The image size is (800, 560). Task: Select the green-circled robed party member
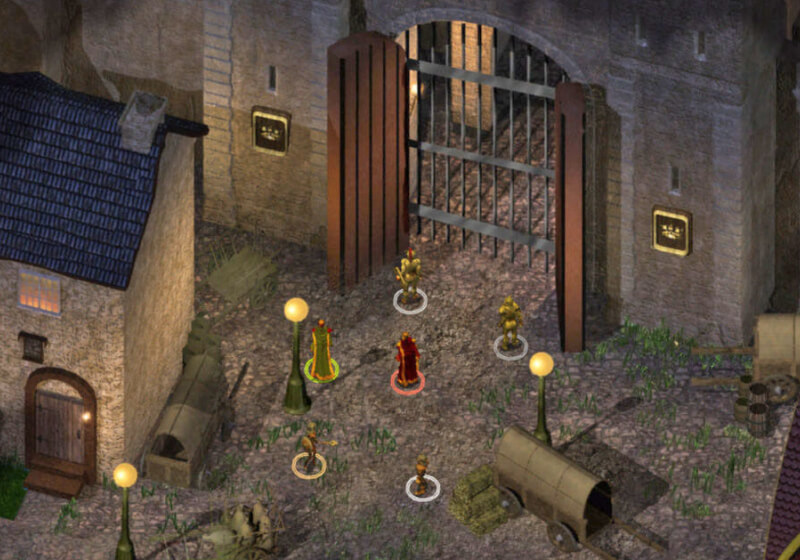pyautogui.click(x=321, y=351)
